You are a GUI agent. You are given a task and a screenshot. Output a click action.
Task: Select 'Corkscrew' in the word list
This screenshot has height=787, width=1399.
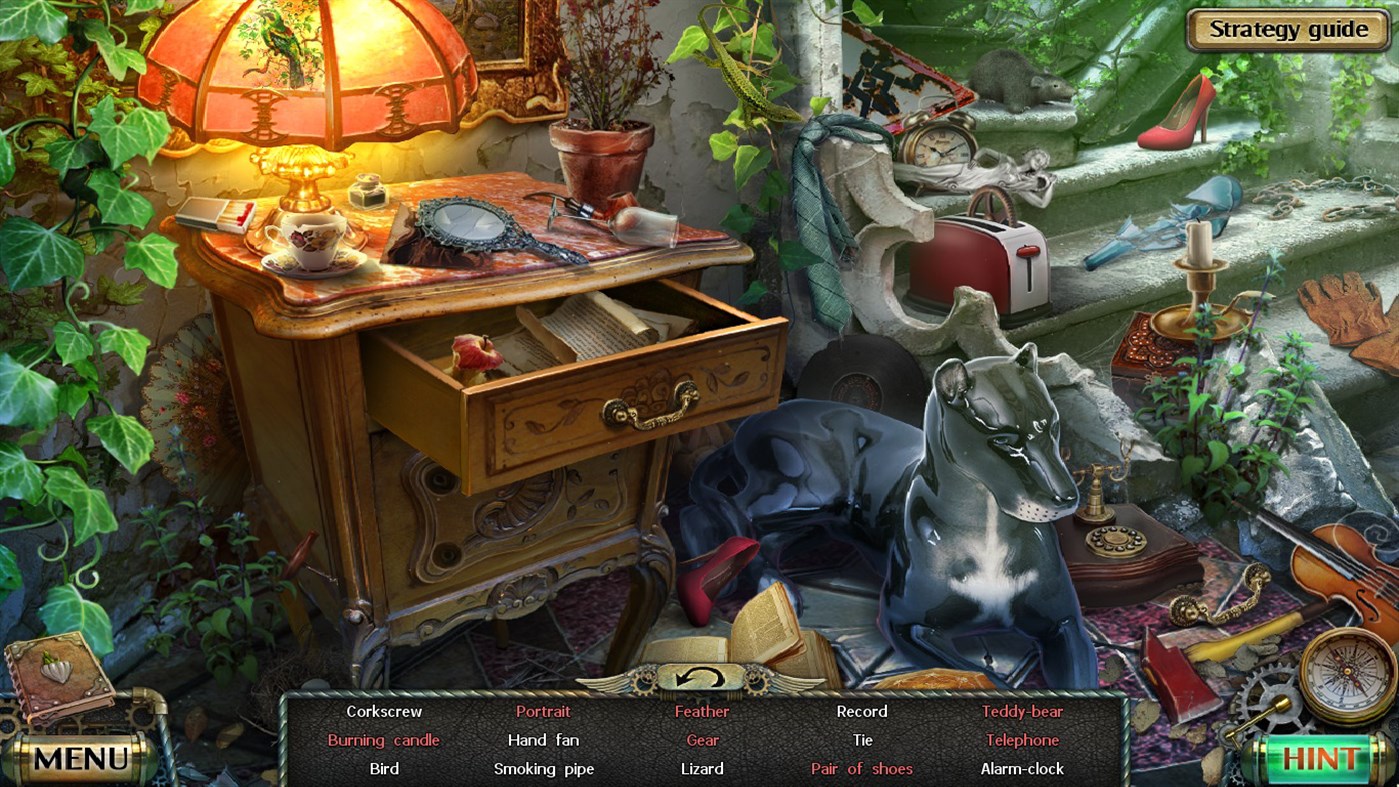point(385,711)
